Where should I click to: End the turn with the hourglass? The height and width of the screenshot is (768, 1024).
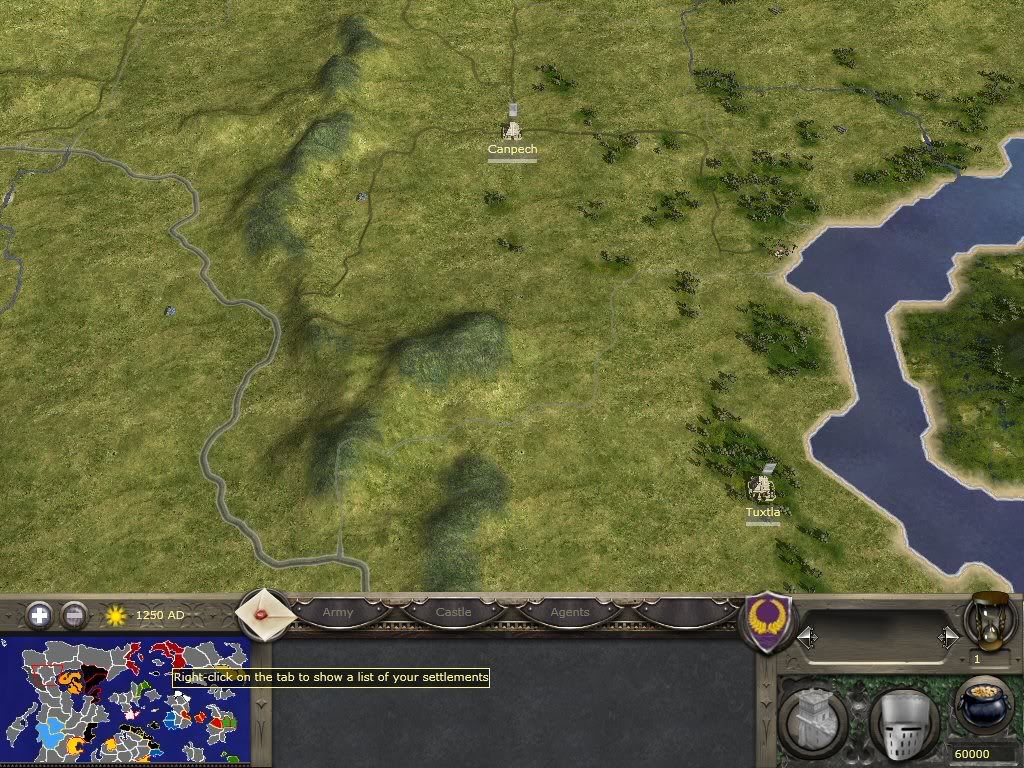(x=988, y=620)
